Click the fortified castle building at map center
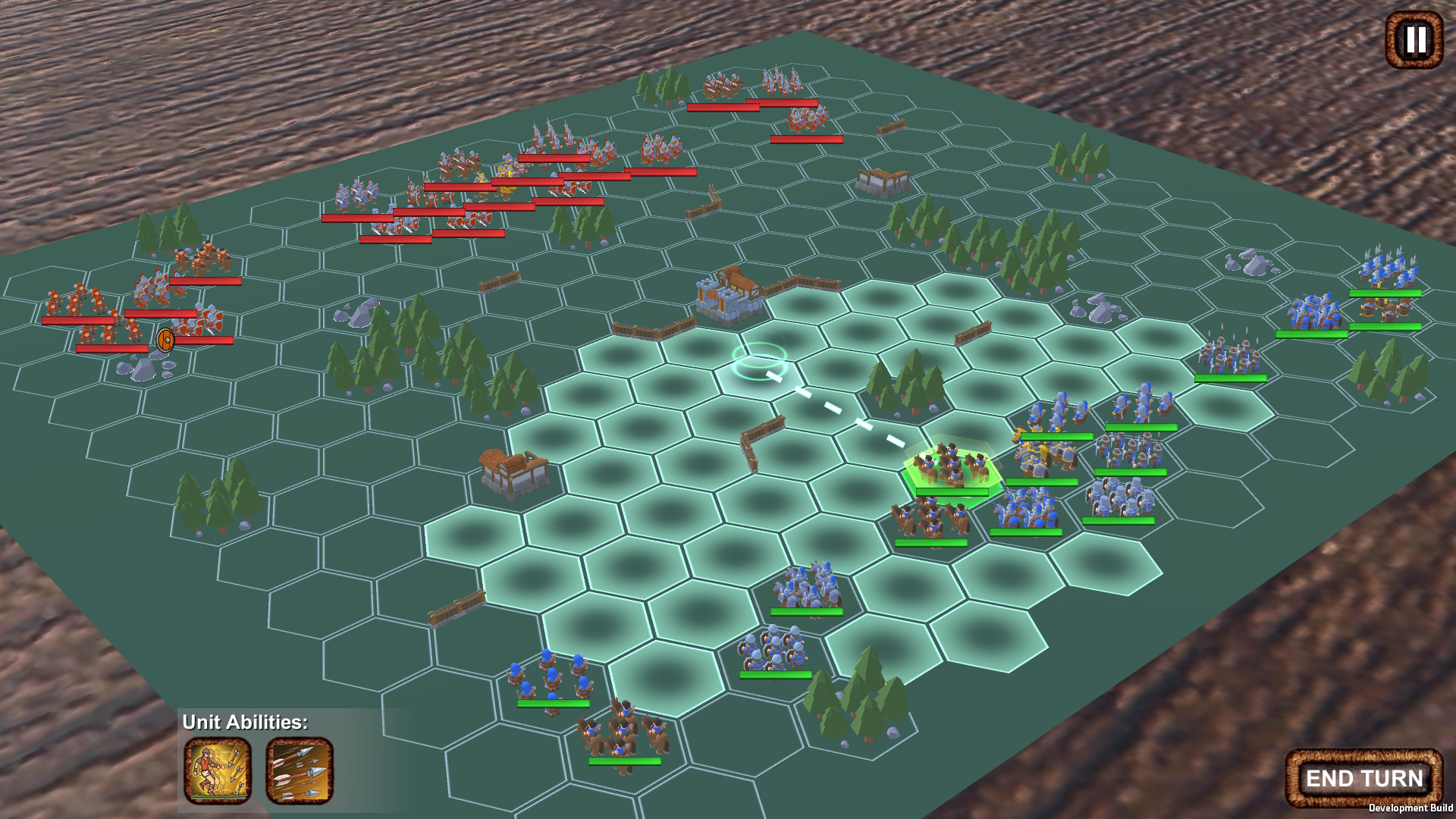1456x819 pixels. pyautogui.click(x=730, y=297)
